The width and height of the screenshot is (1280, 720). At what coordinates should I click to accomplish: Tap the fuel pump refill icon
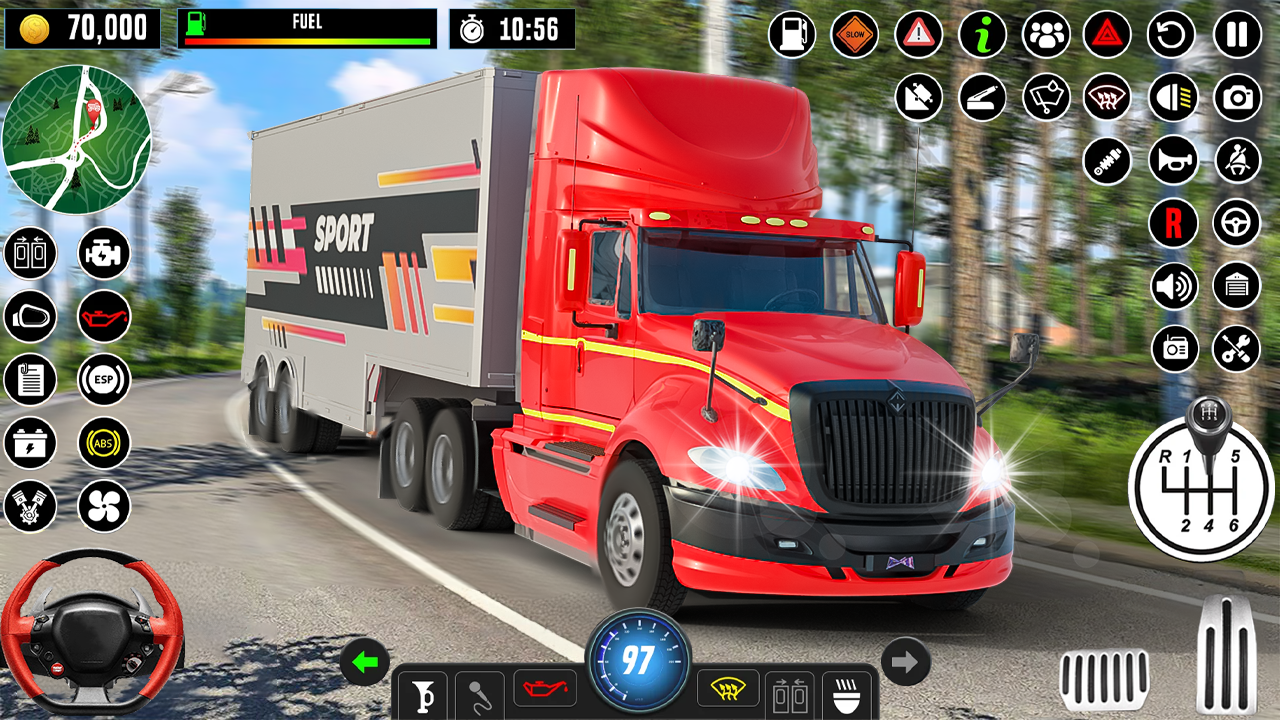(791, 34)
